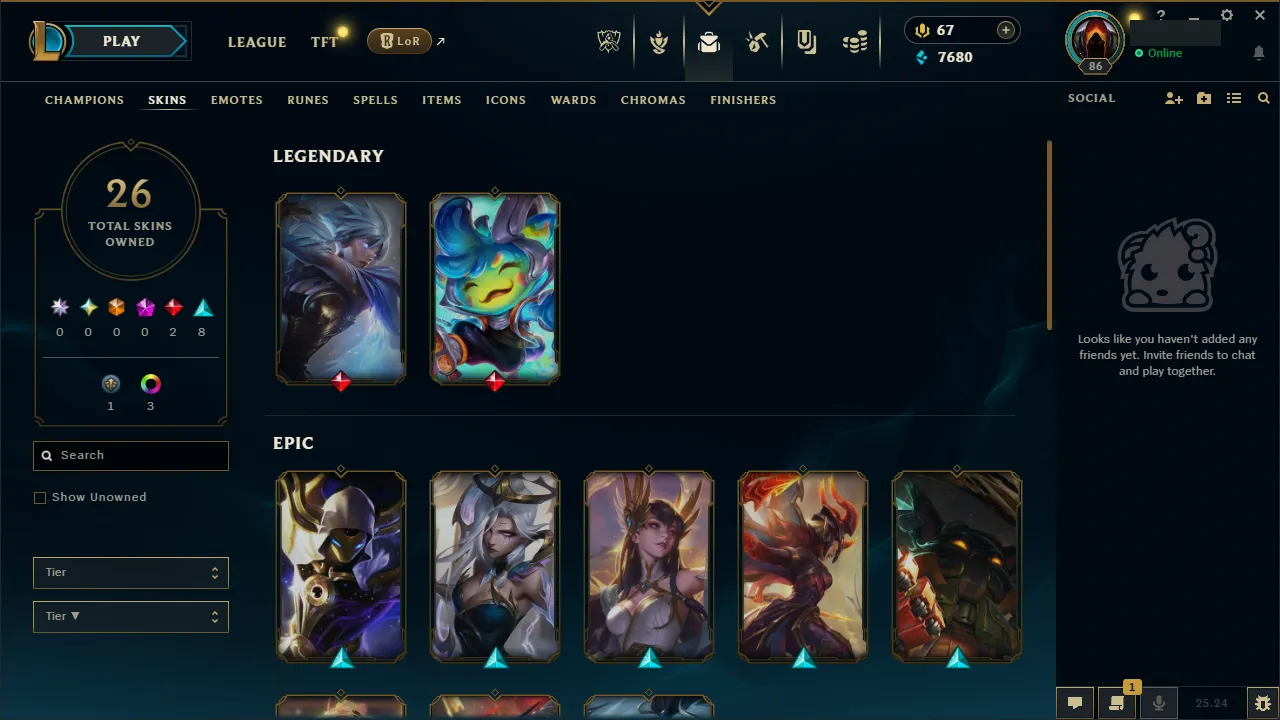
Task: Click the chroma color wheel icon
Action: coord(150,383)
